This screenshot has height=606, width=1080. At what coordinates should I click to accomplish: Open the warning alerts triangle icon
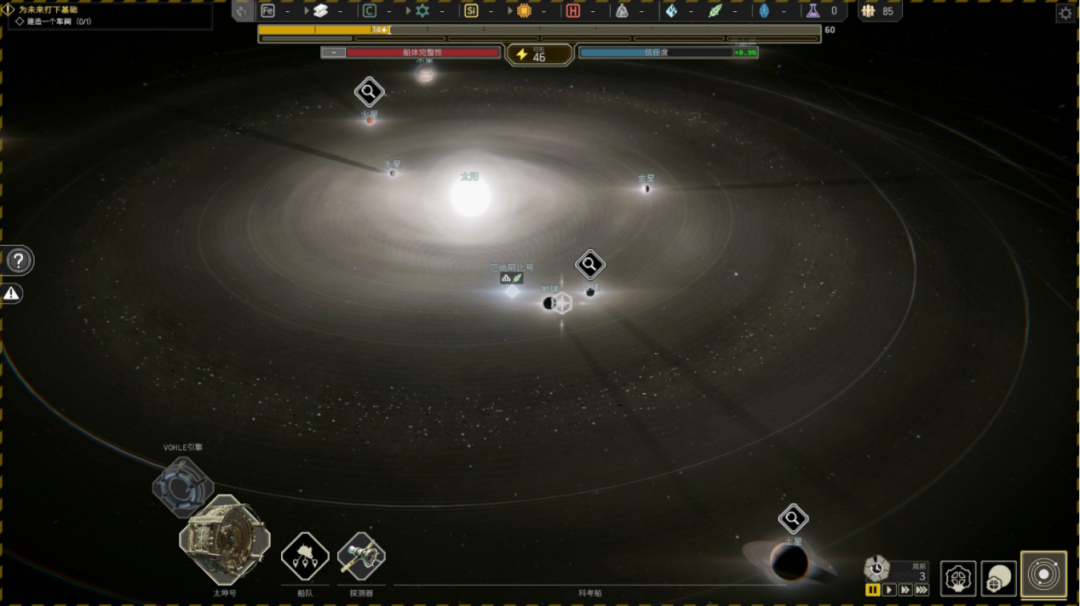[x=11, y=293]
